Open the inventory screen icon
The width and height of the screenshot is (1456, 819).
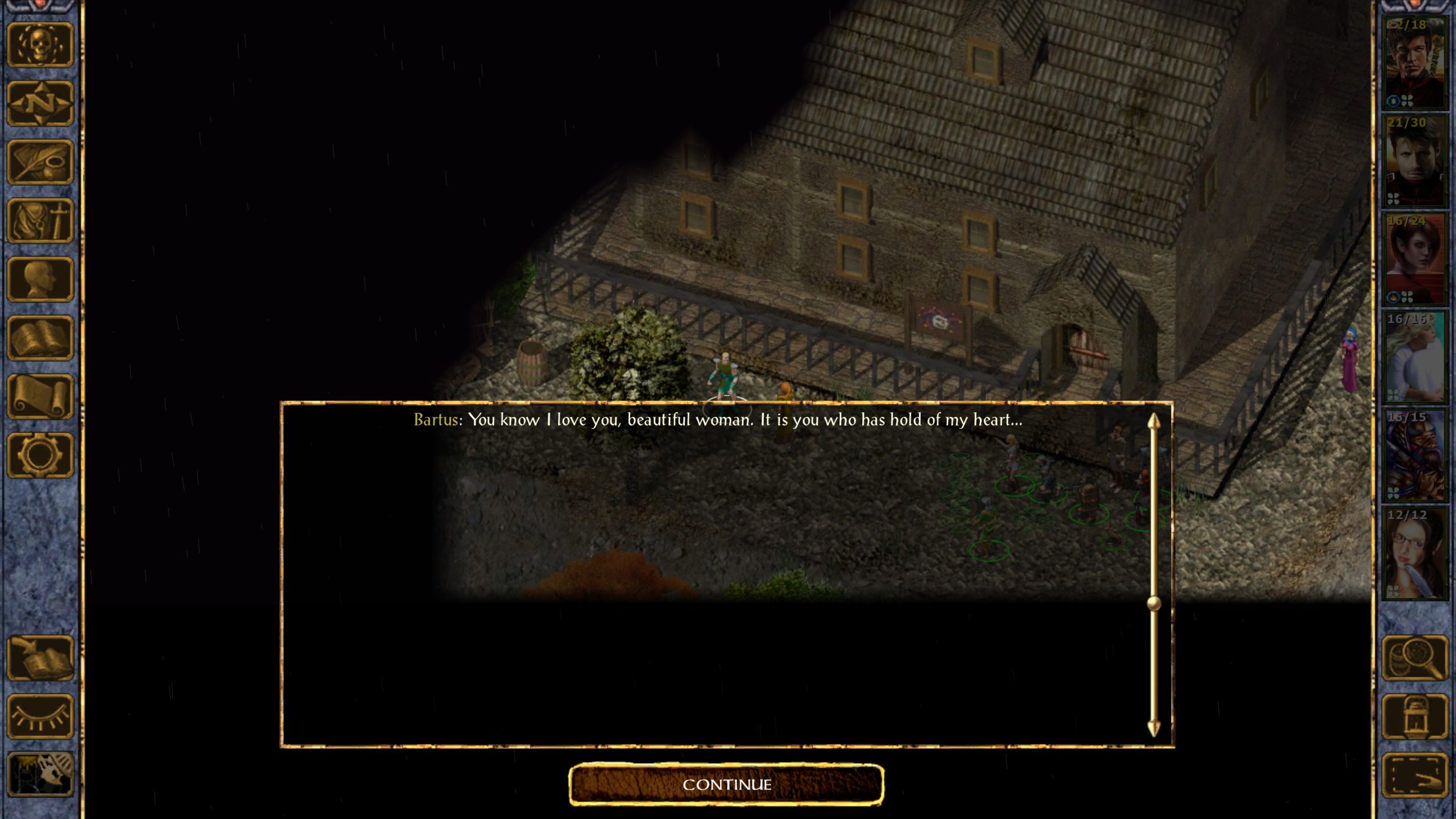[40, 221]
